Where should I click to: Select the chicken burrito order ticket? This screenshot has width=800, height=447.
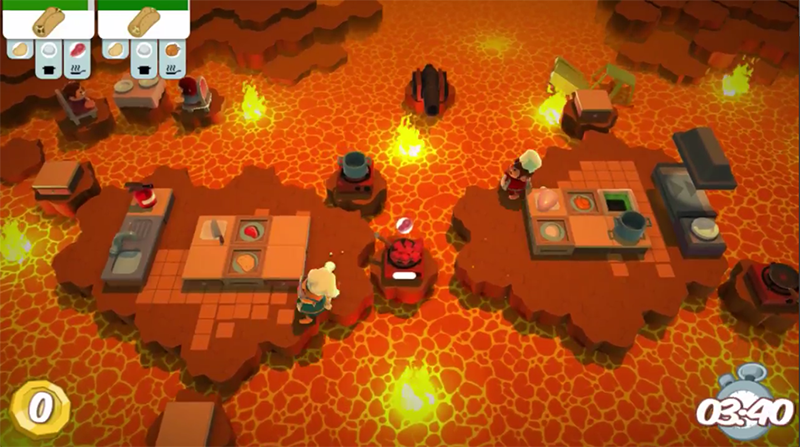(x=144, y=21)
